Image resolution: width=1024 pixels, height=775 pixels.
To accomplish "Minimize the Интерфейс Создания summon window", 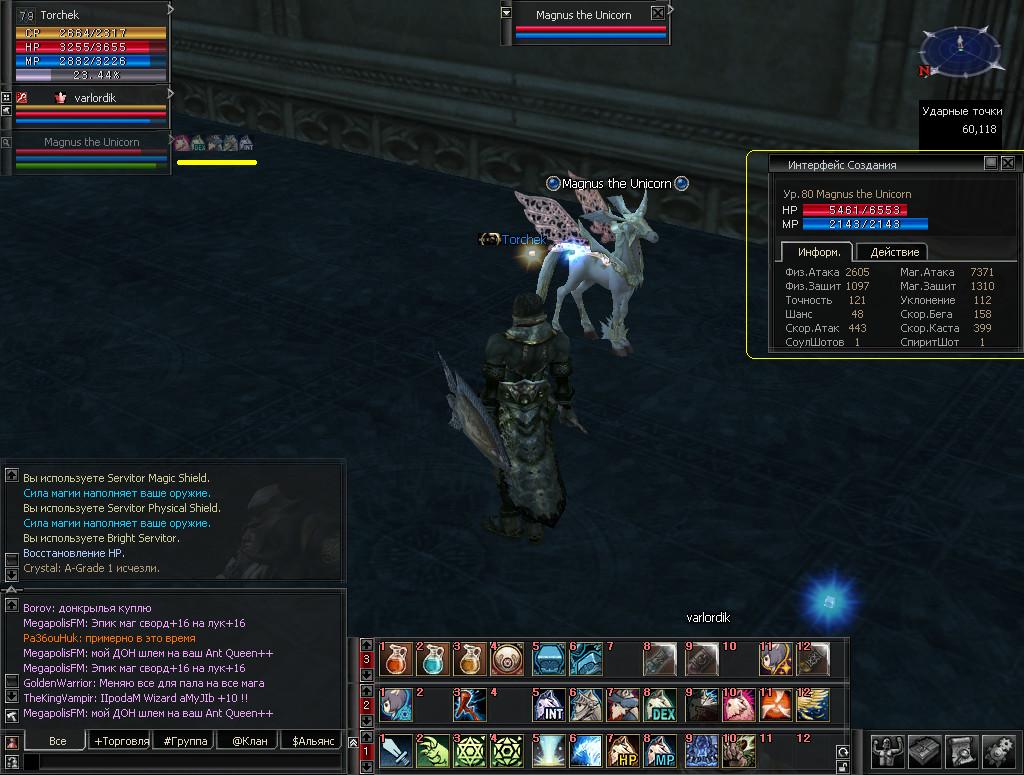I will (990, 163).
